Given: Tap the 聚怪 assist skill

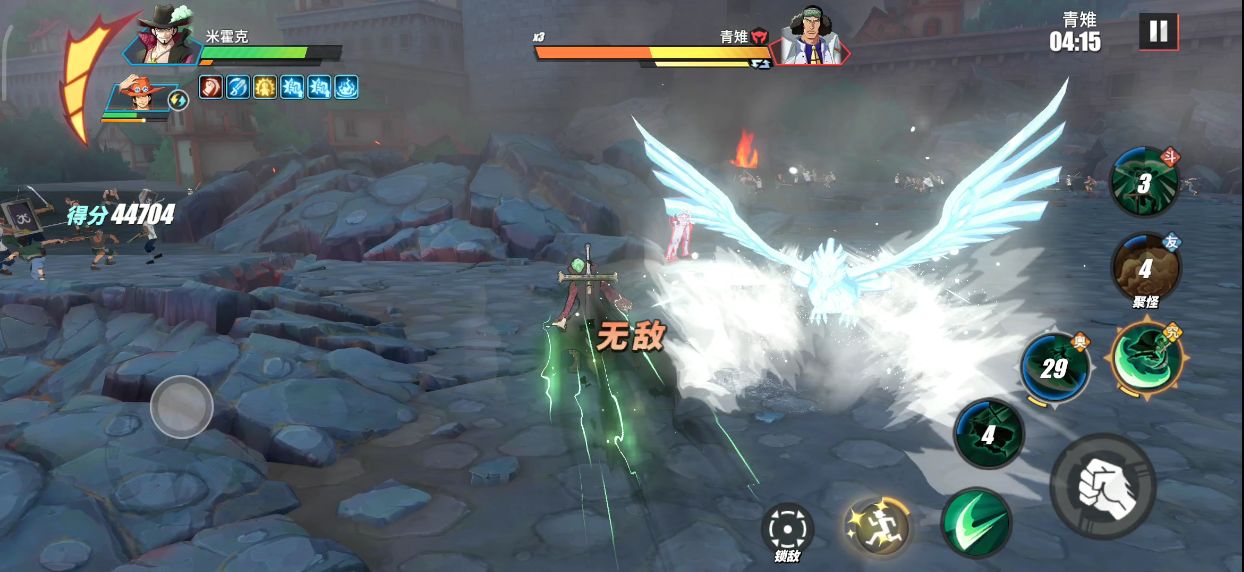Looking at the screenshot, I should (1146, 266).
